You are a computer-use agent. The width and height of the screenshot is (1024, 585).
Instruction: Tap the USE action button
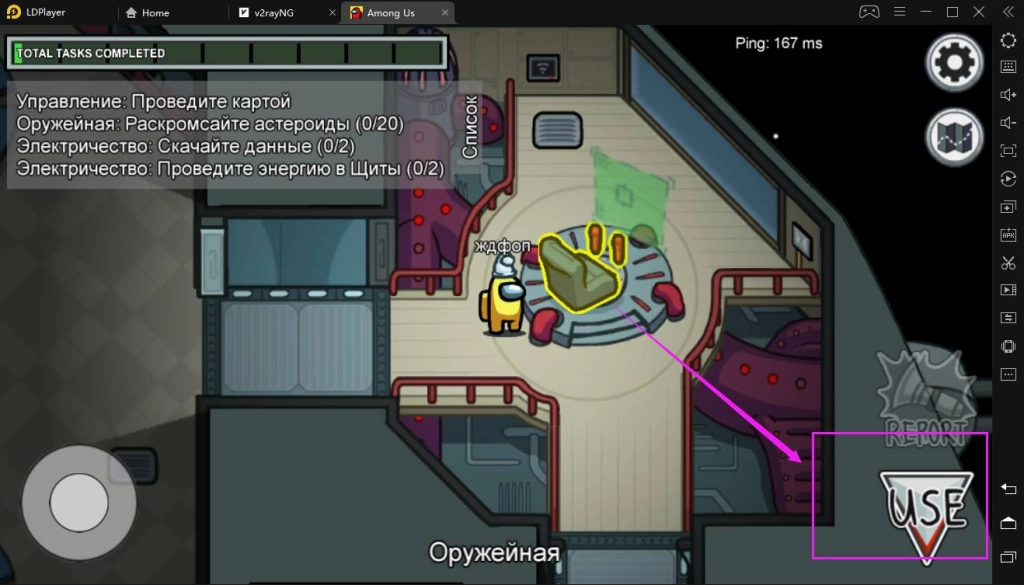925,512
